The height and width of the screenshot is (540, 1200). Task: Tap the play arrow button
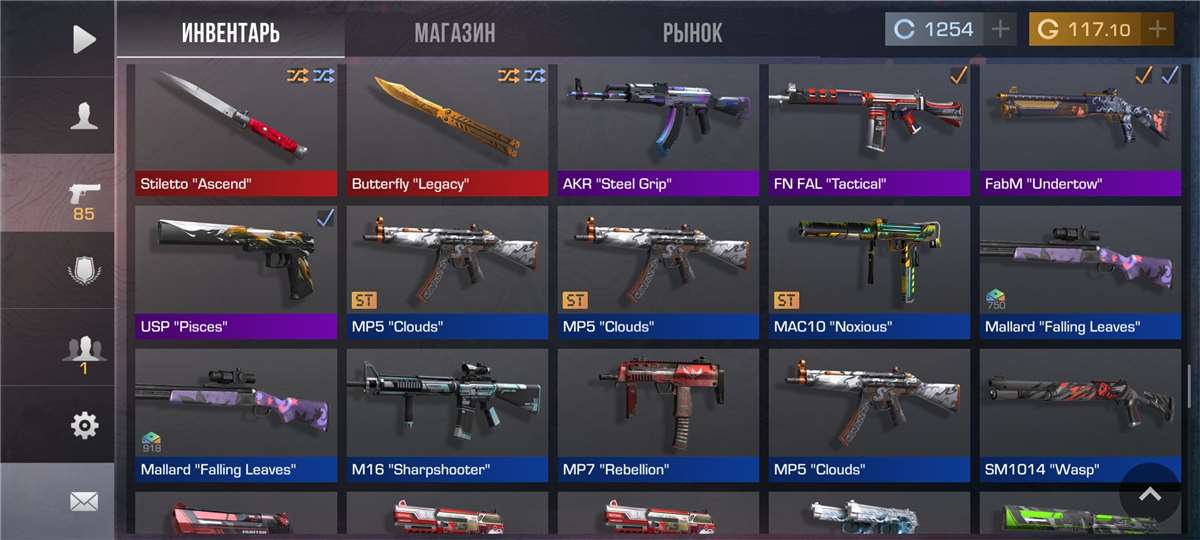tap(84, 39)
